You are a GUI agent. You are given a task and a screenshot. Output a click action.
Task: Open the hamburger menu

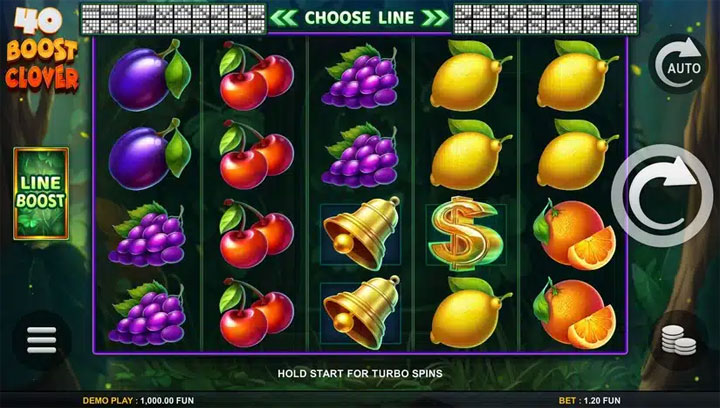pyautogui.click(x=41, y=341)
